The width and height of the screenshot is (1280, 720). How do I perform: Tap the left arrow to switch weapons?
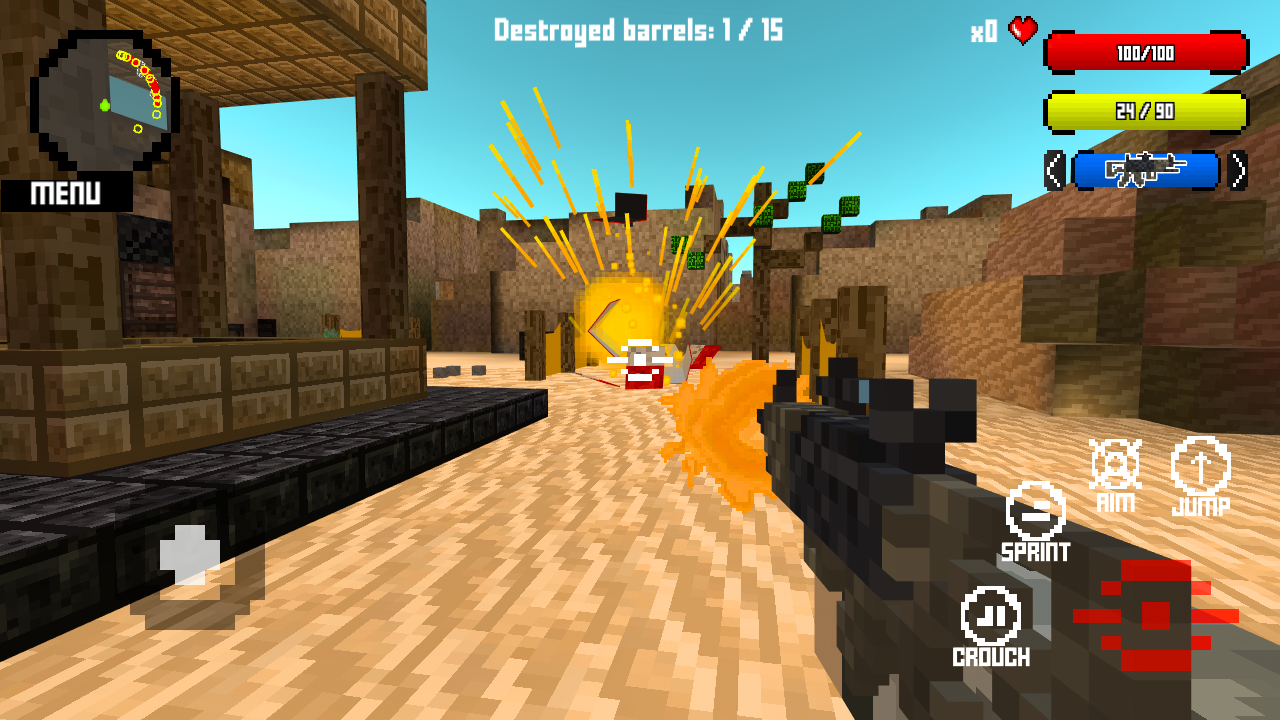click(1056, 170)
